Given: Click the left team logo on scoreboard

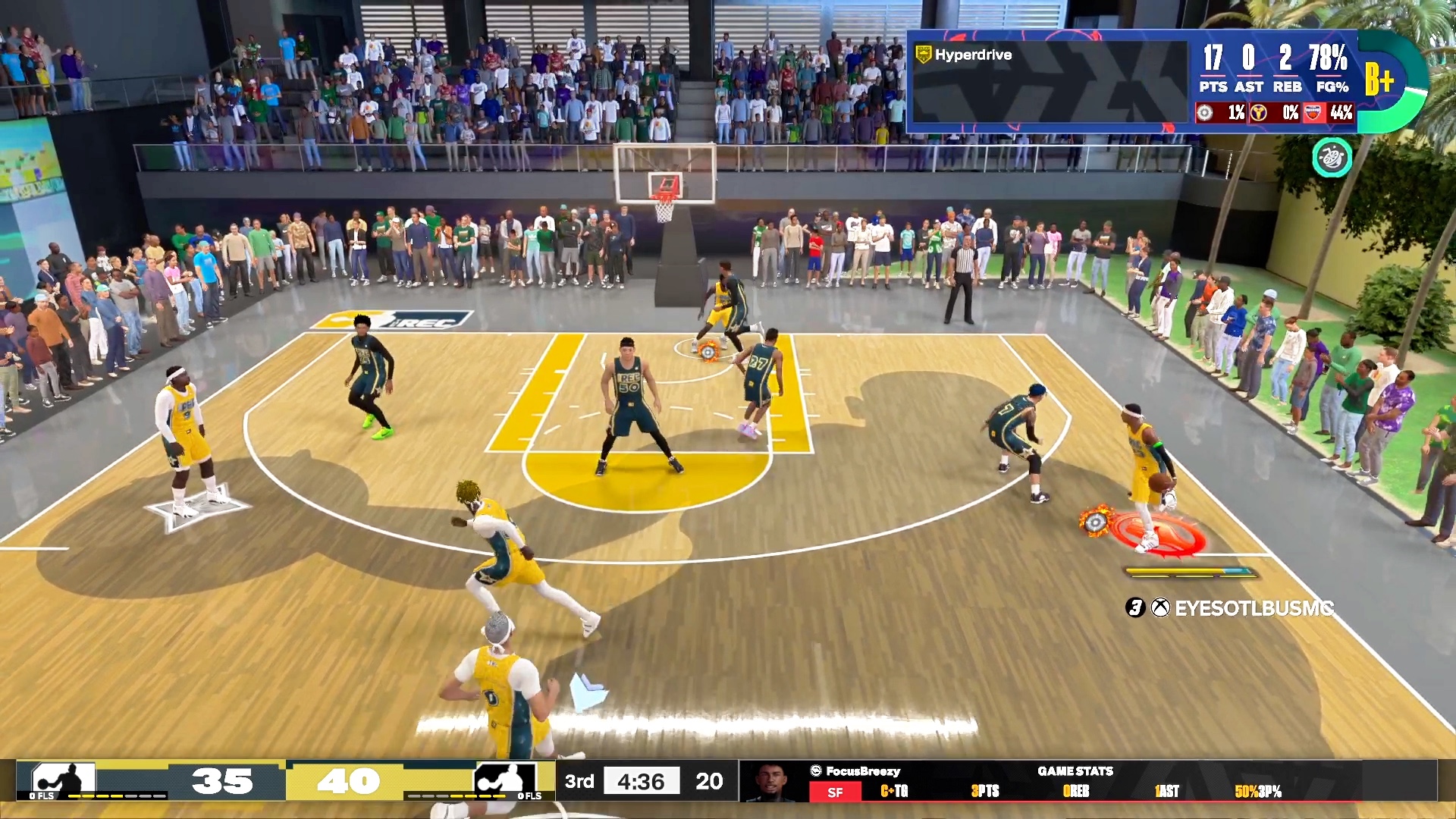Looking at the screenshot, I should pos(63,780).
